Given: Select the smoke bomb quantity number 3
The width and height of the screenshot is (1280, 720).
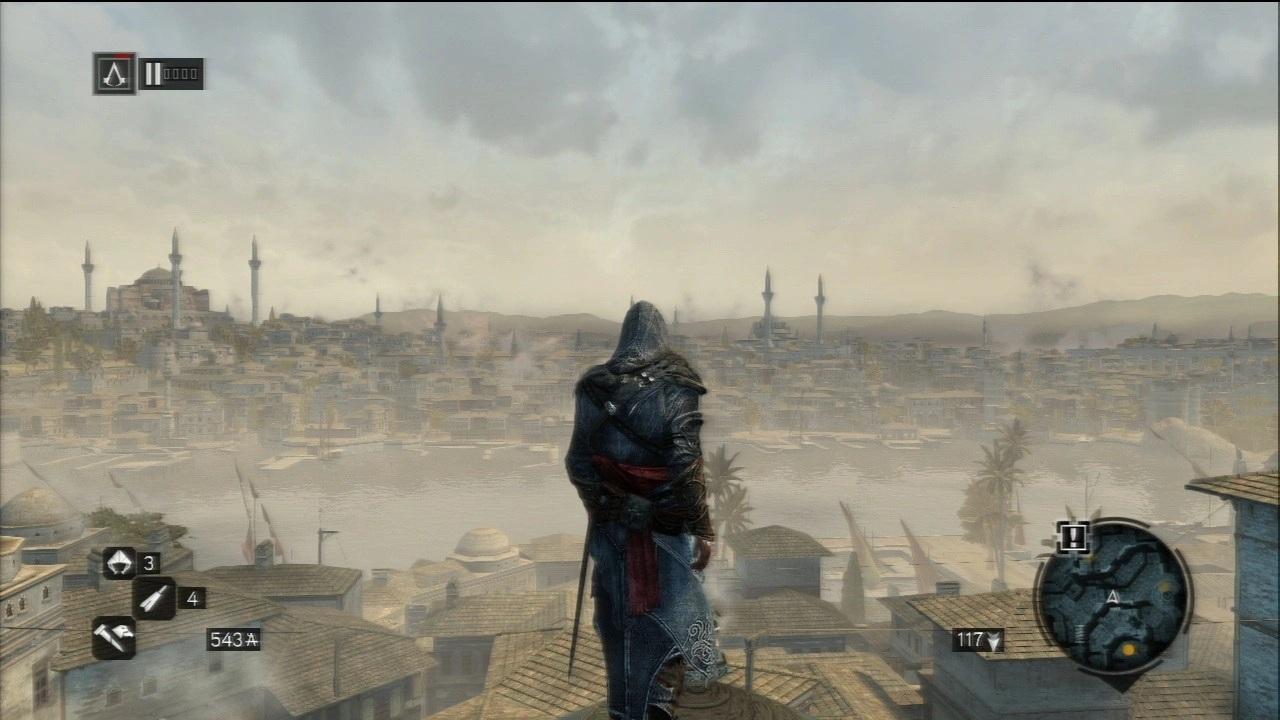Looking at the screenshot, I should click(150, 562).
